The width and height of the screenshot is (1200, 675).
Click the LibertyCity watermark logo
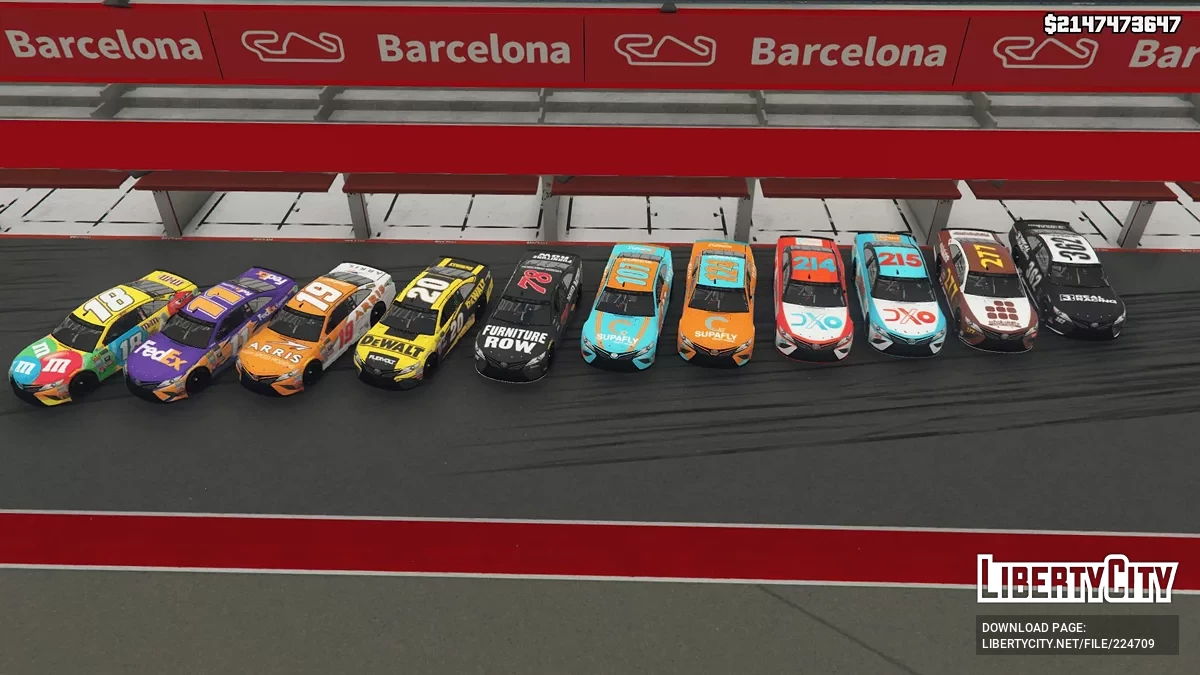click(x=1077, y=579)
